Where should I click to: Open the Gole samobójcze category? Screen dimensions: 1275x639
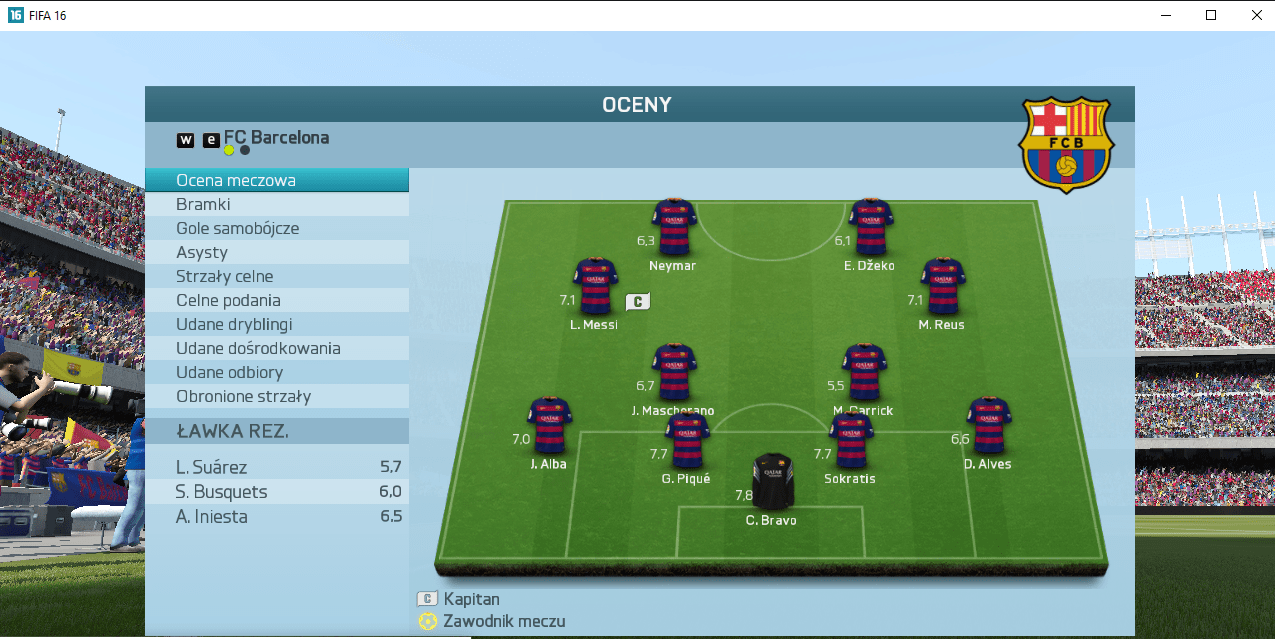[x=276, y=228]
